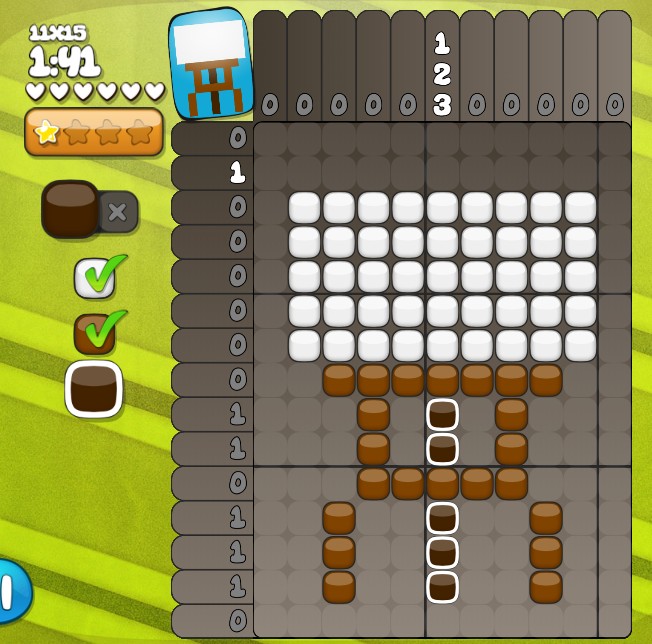Select the dark brown color tile
Viewport: 652px width, 644px height.
coord(94,389)
